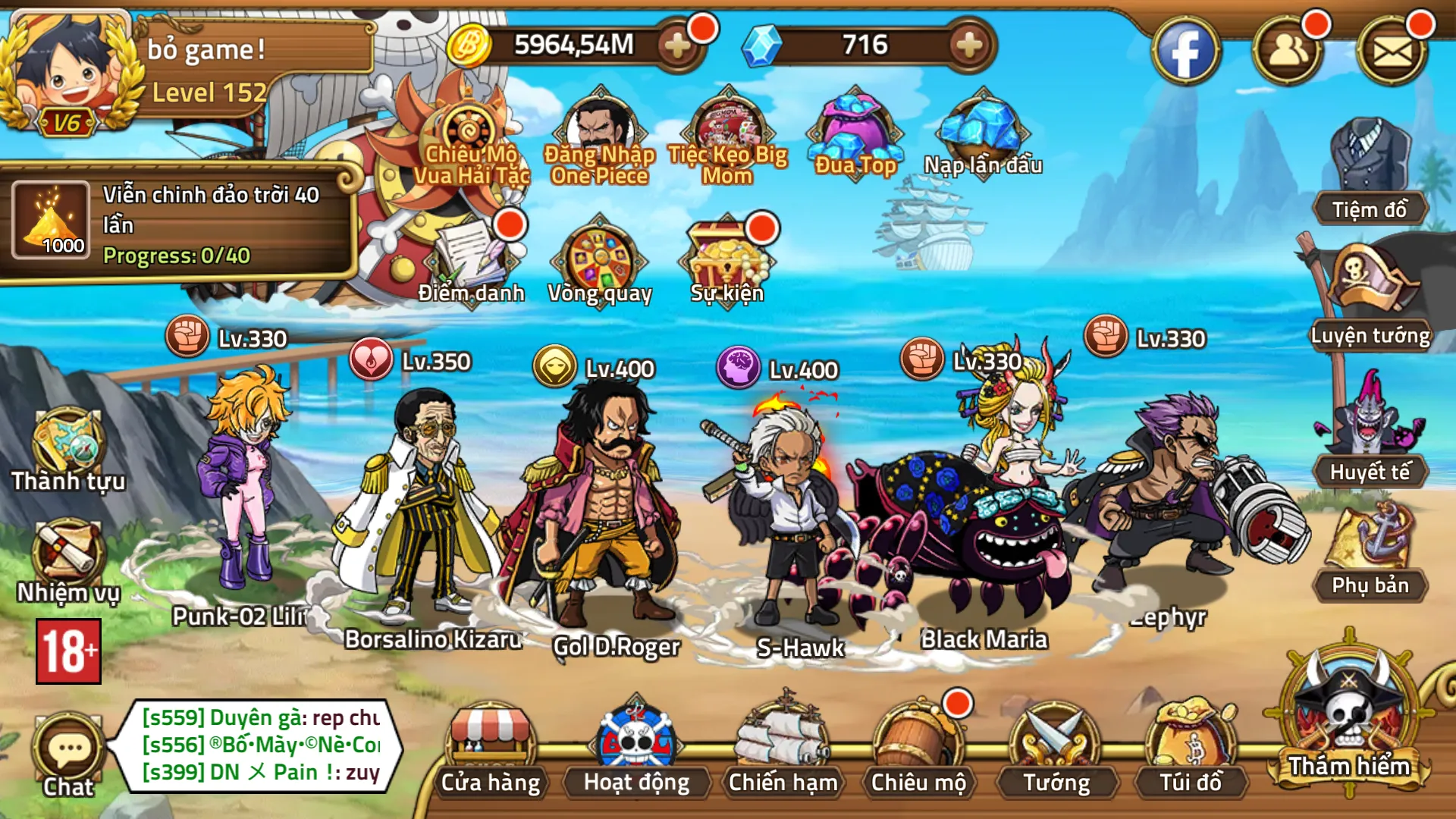The height and width of the screenshot is (819, 1456).
Task: Open the Sự kiện treasure chest
Action: (726, 262)
